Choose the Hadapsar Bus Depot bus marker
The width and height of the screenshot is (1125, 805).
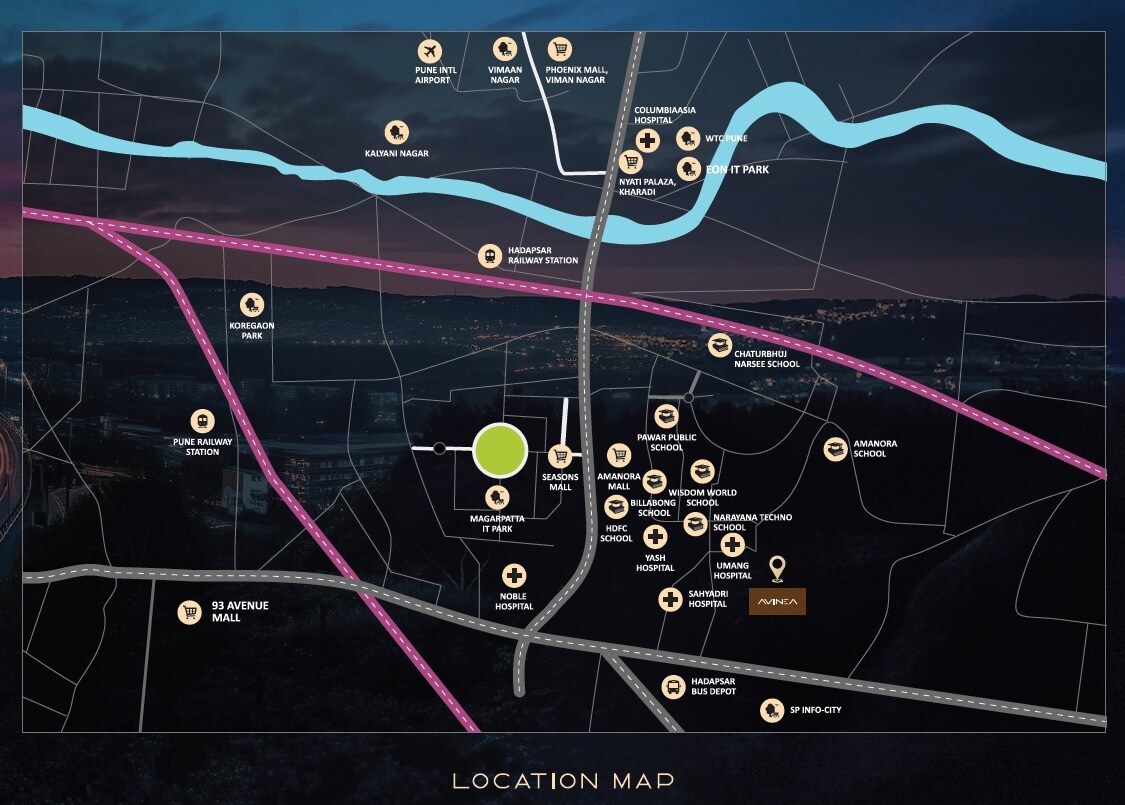click(x=674, y=686)
